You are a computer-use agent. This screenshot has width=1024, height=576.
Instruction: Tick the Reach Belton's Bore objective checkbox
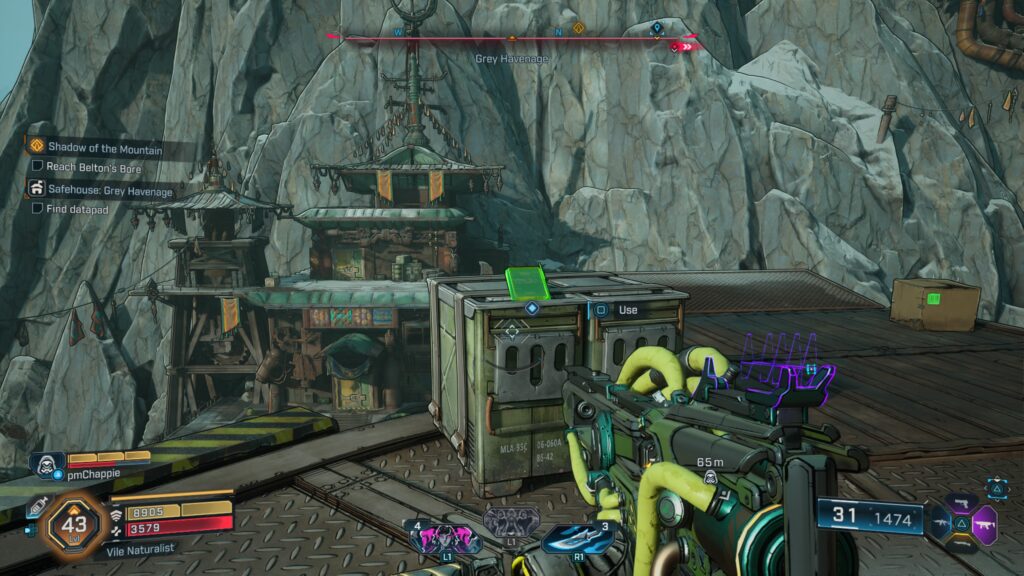(38, 167)
